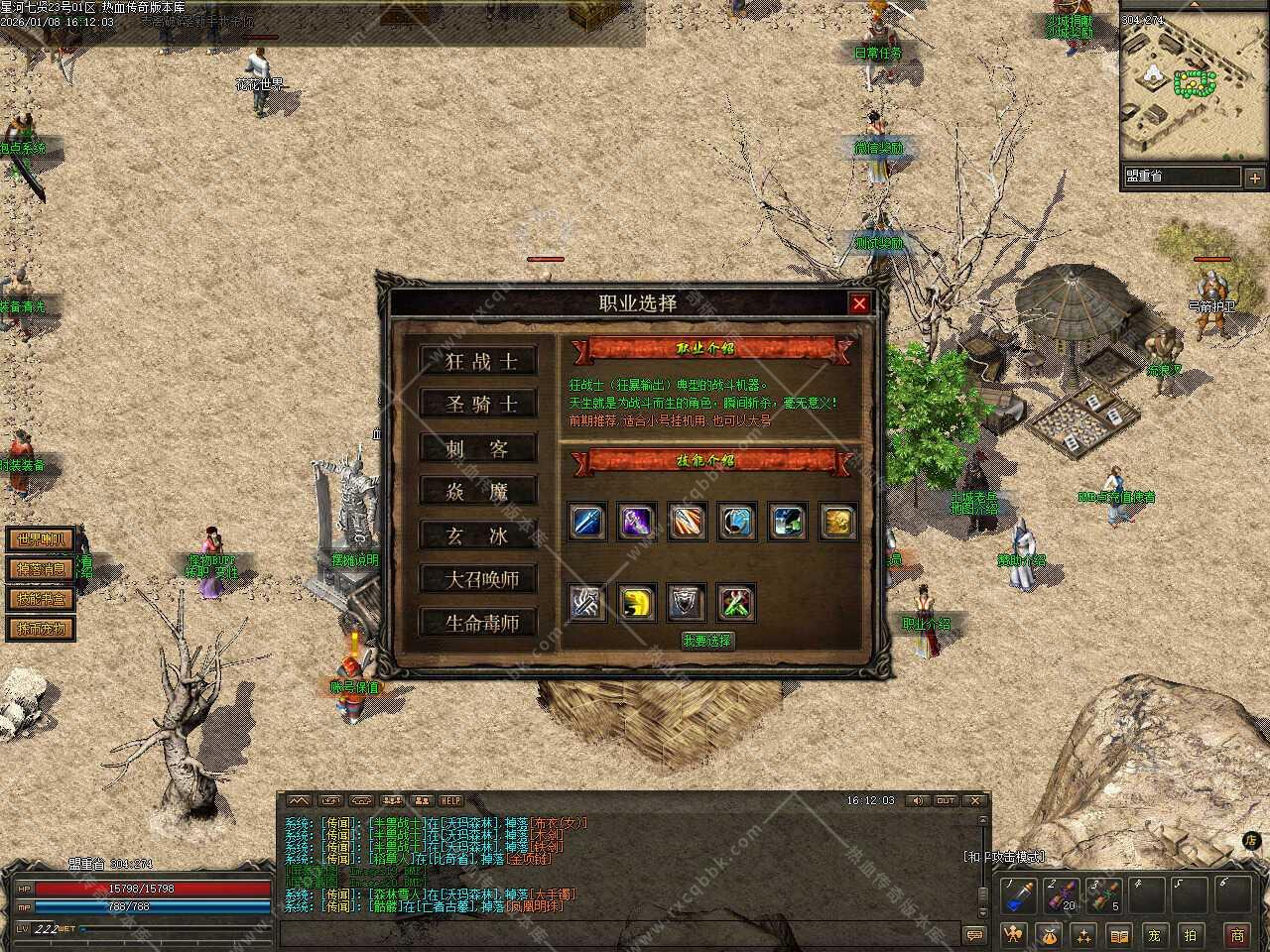
Task: Open the bag inventory icon
Action: point(1049,934)
